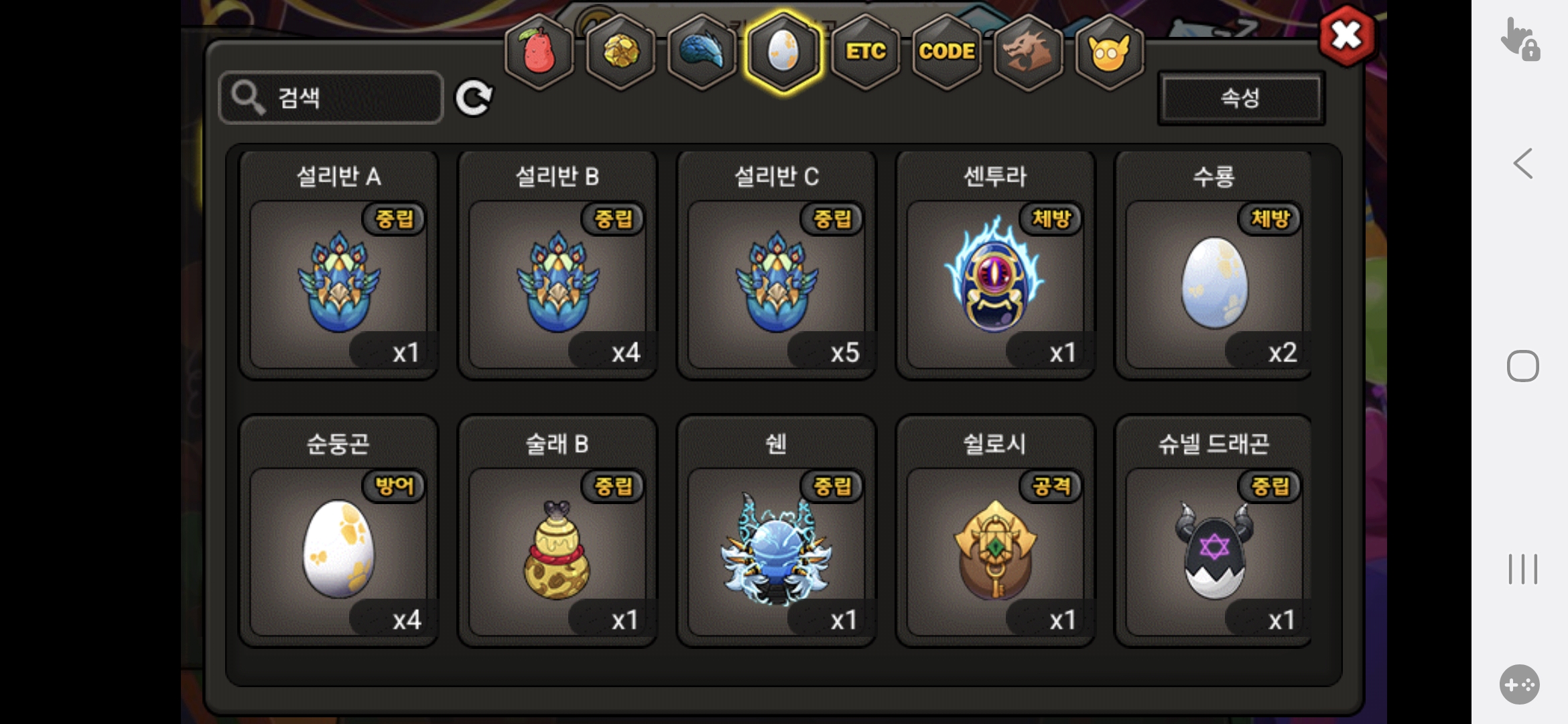Switch to the red fruit tab
Screen dimensions: 1568x724
click(539, 52)
